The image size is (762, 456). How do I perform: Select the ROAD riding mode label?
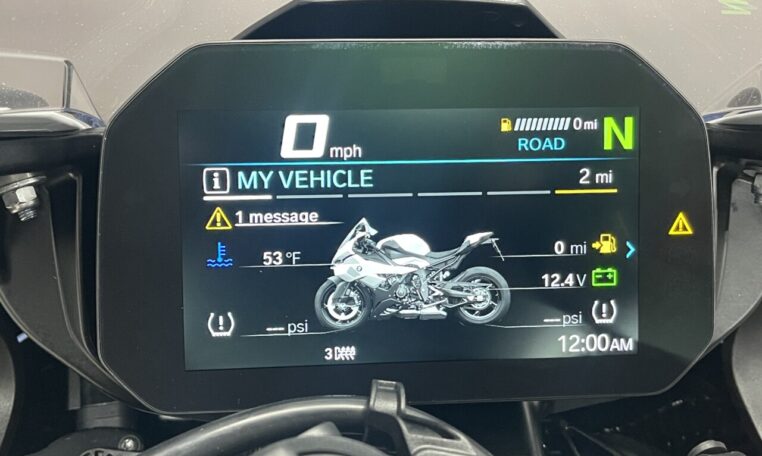point(541,144)
